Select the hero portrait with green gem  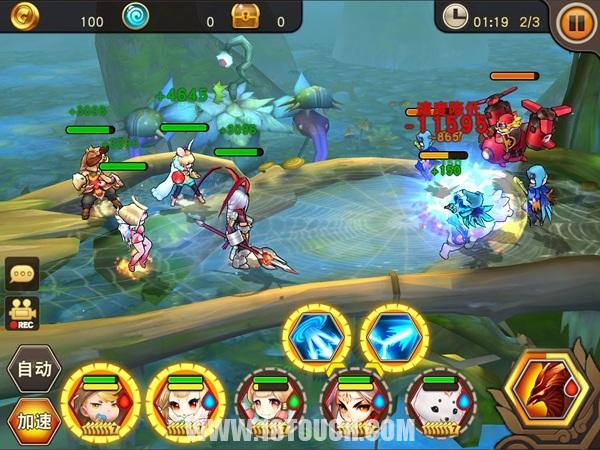(x=269, y=403)
